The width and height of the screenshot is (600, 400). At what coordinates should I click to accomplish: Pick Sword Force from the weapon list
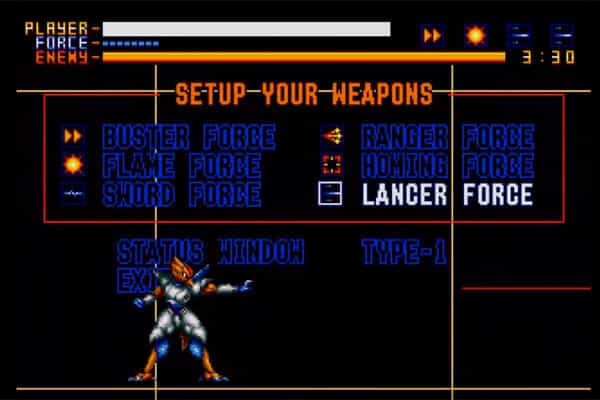[x=181, y=194]
